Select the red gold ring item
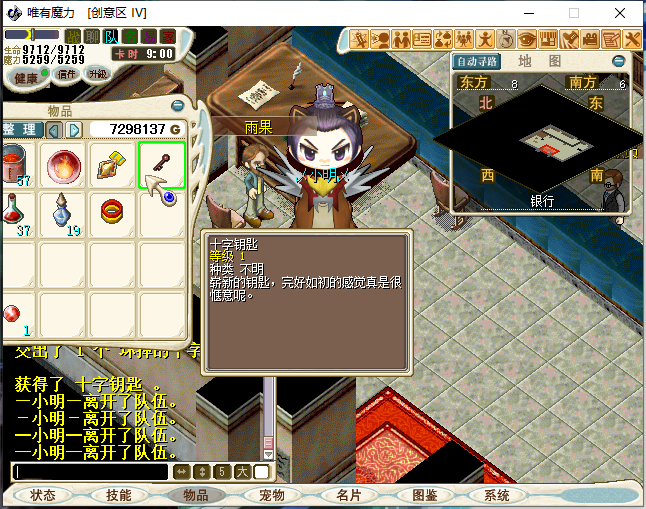The width and height of the screenshot is (646, 509). (x=113, y=213)
